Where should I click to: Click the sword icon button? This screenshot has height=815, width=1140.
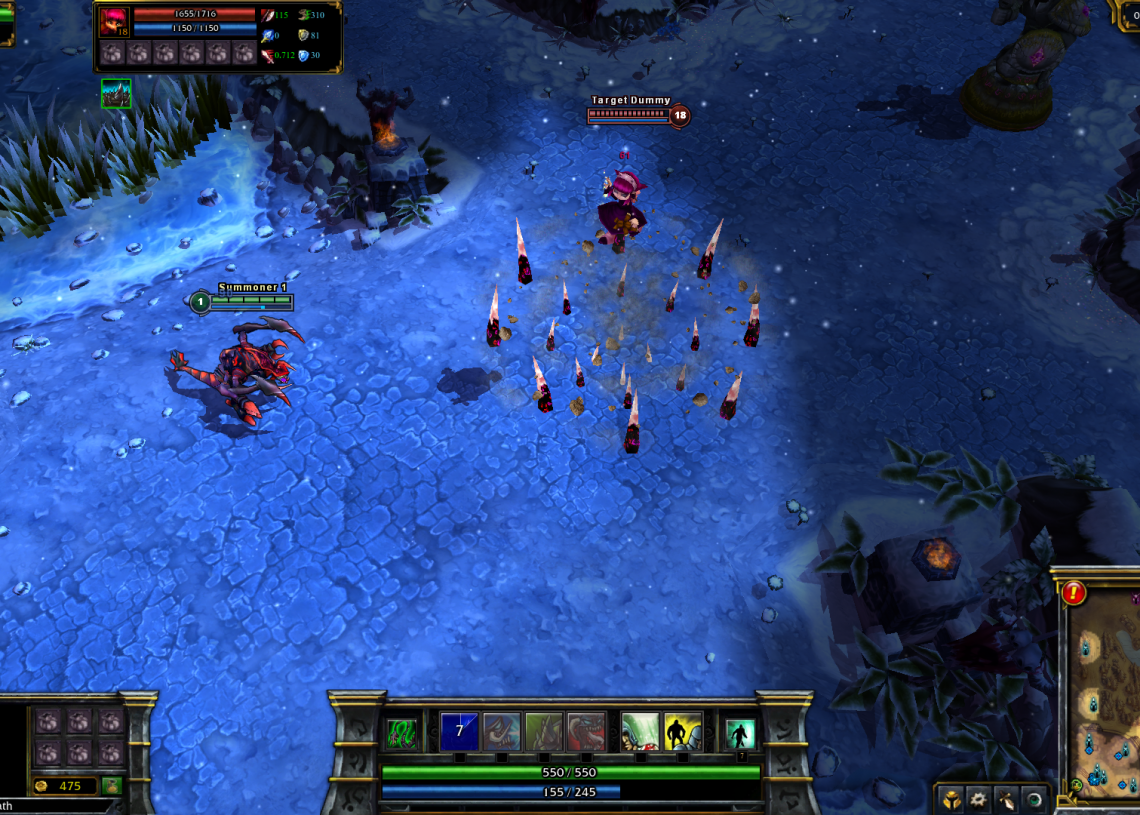coord(1007,799)
